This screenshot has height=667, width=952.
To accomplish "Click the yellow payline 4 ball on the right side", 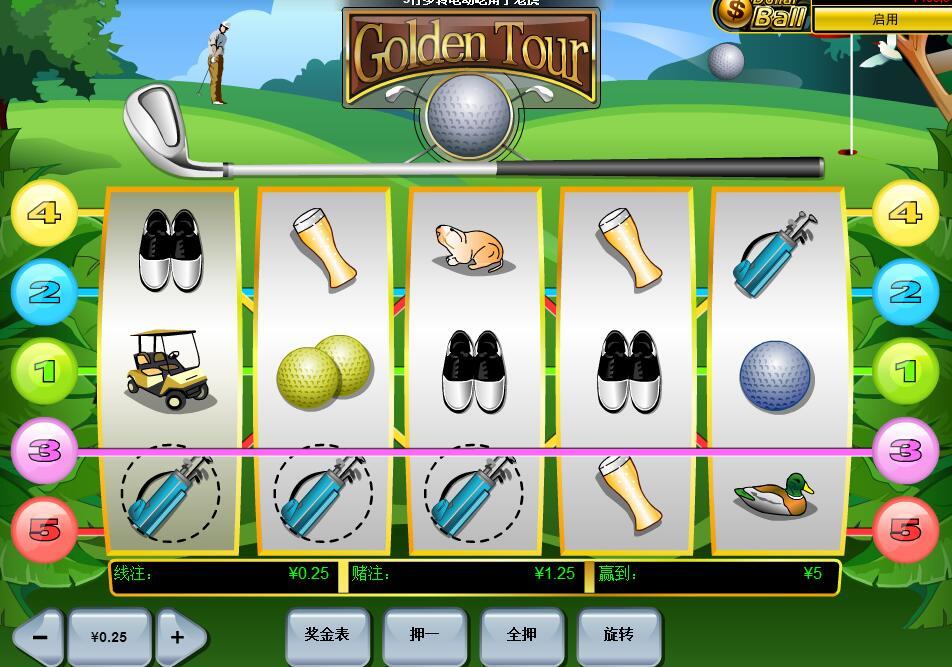I will [x=905, y=213].
